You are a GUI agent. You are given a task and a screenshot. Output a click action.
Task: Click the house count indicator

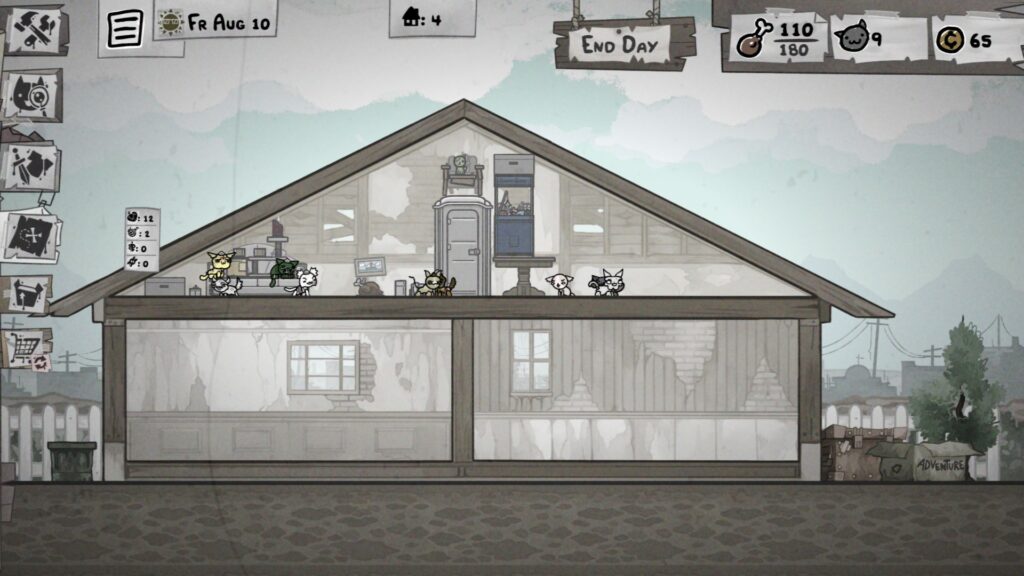tap(422, 18)
